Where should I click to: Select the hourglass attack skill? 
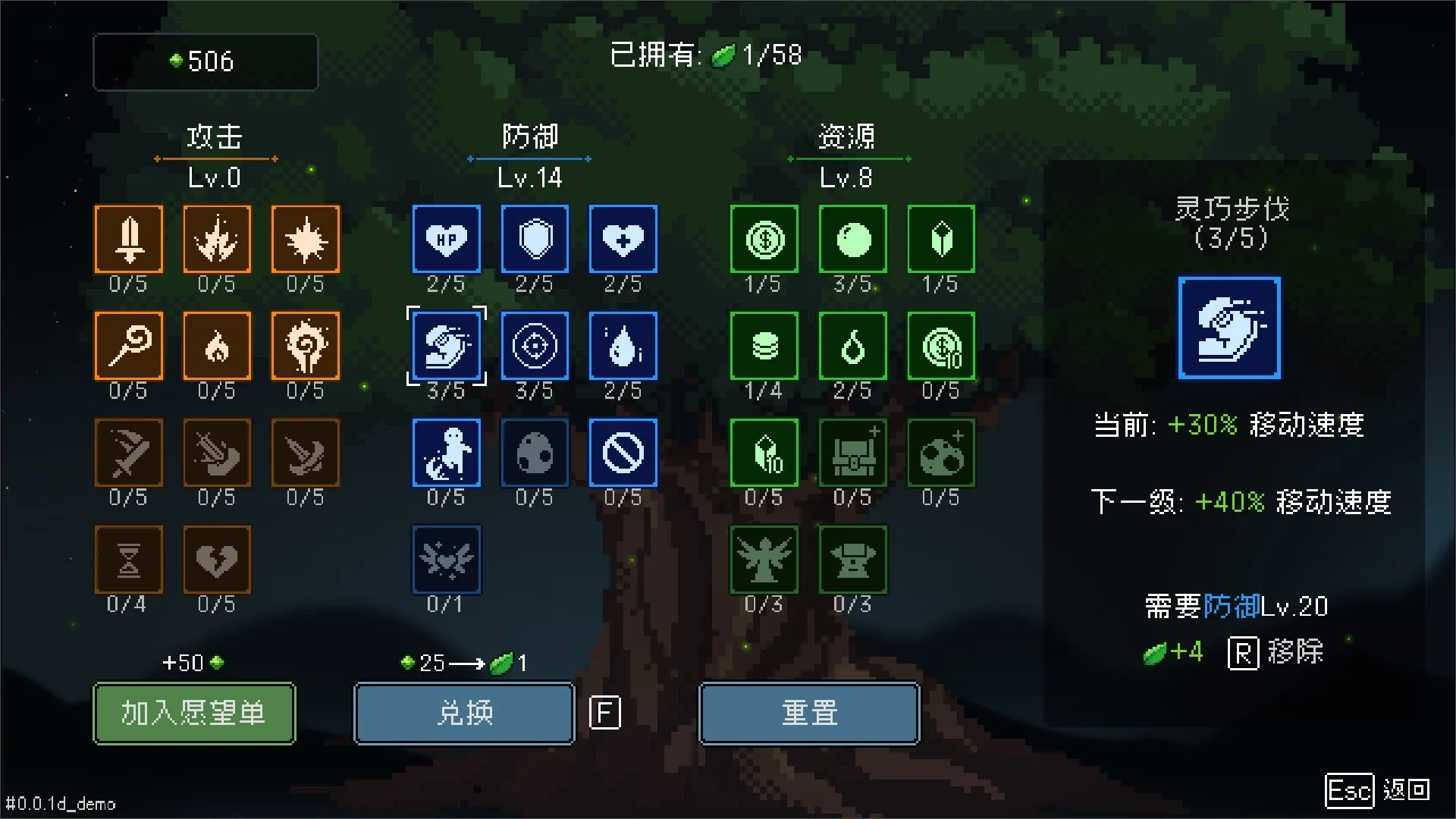tap(128, 559)
